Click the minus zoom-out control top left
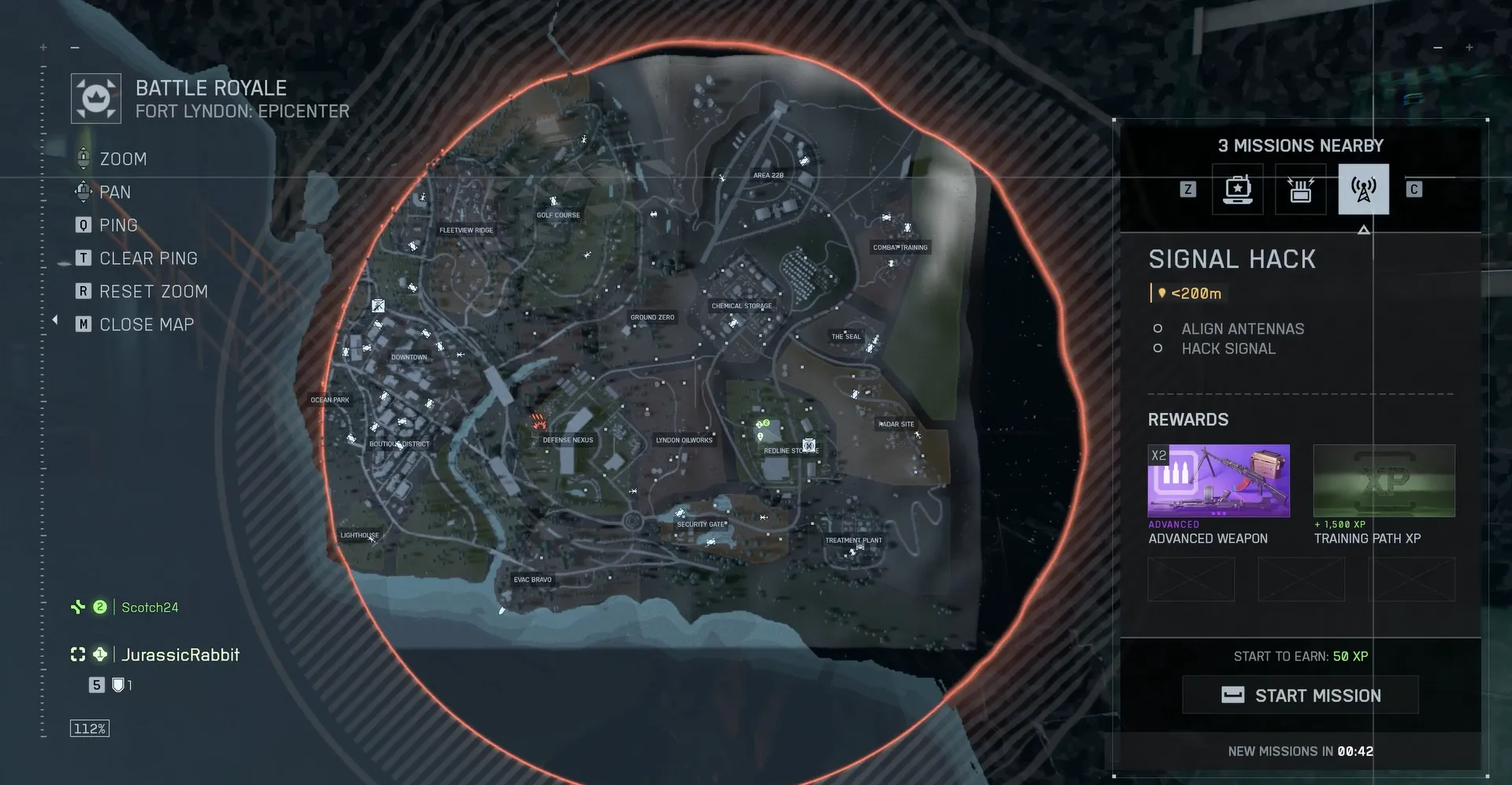 point(75,47)
